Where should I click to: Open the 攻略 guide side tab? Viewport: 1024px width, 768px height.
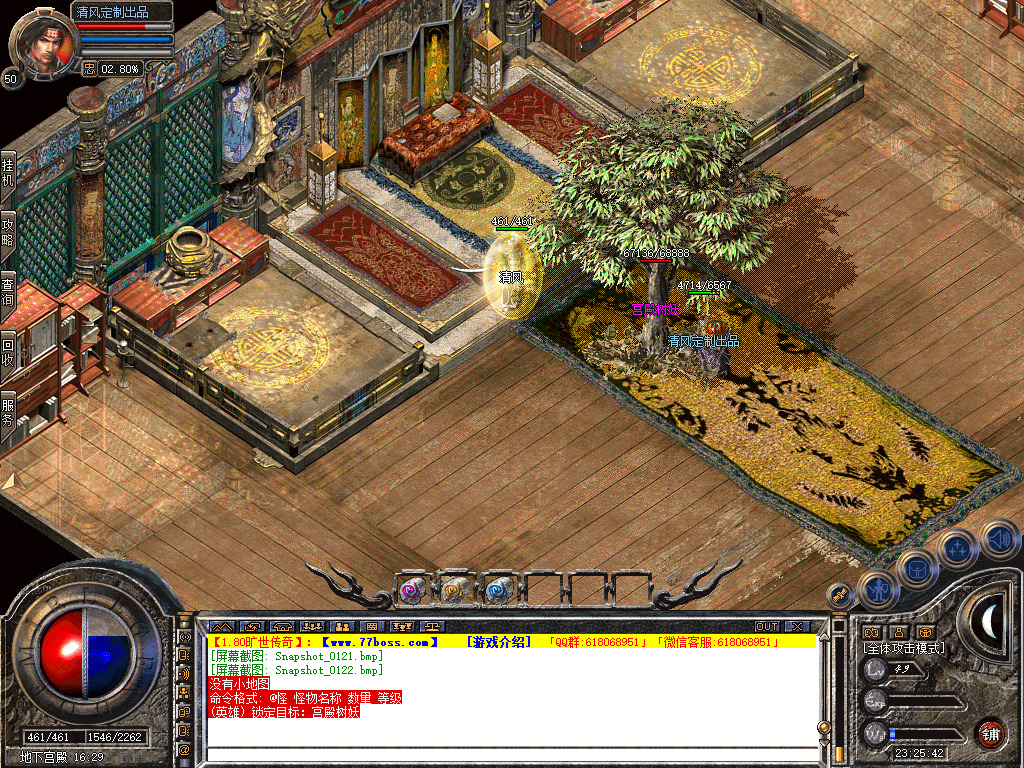click(8, 233)
